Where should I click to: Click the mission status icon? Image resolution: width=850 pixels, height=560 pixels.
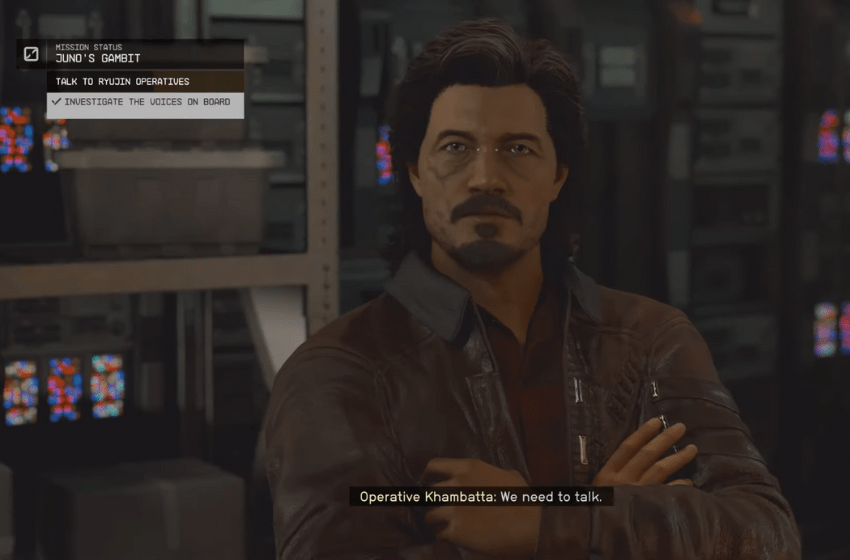tap(31, 54)
